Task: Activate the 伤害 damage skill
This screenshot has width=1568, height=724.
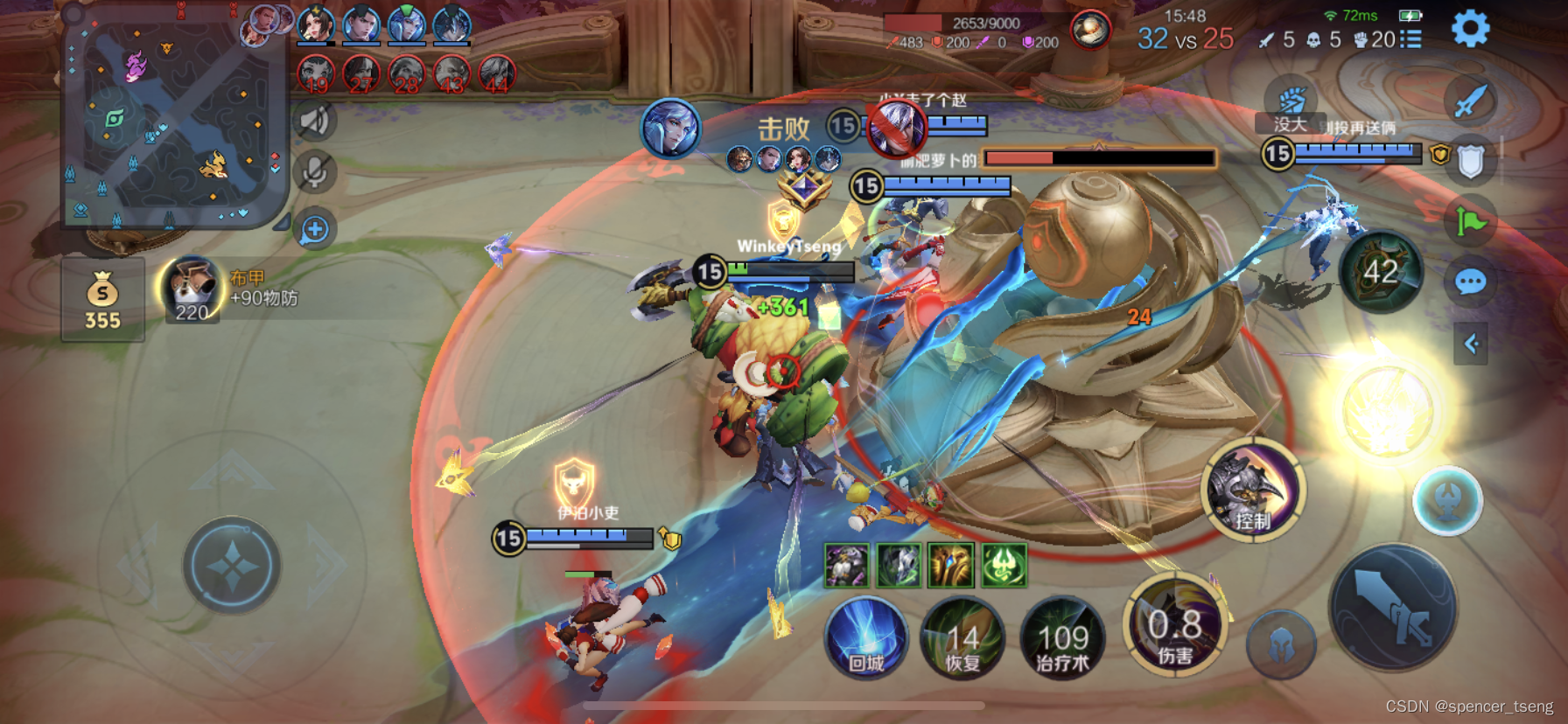Action: [1175, 626]
